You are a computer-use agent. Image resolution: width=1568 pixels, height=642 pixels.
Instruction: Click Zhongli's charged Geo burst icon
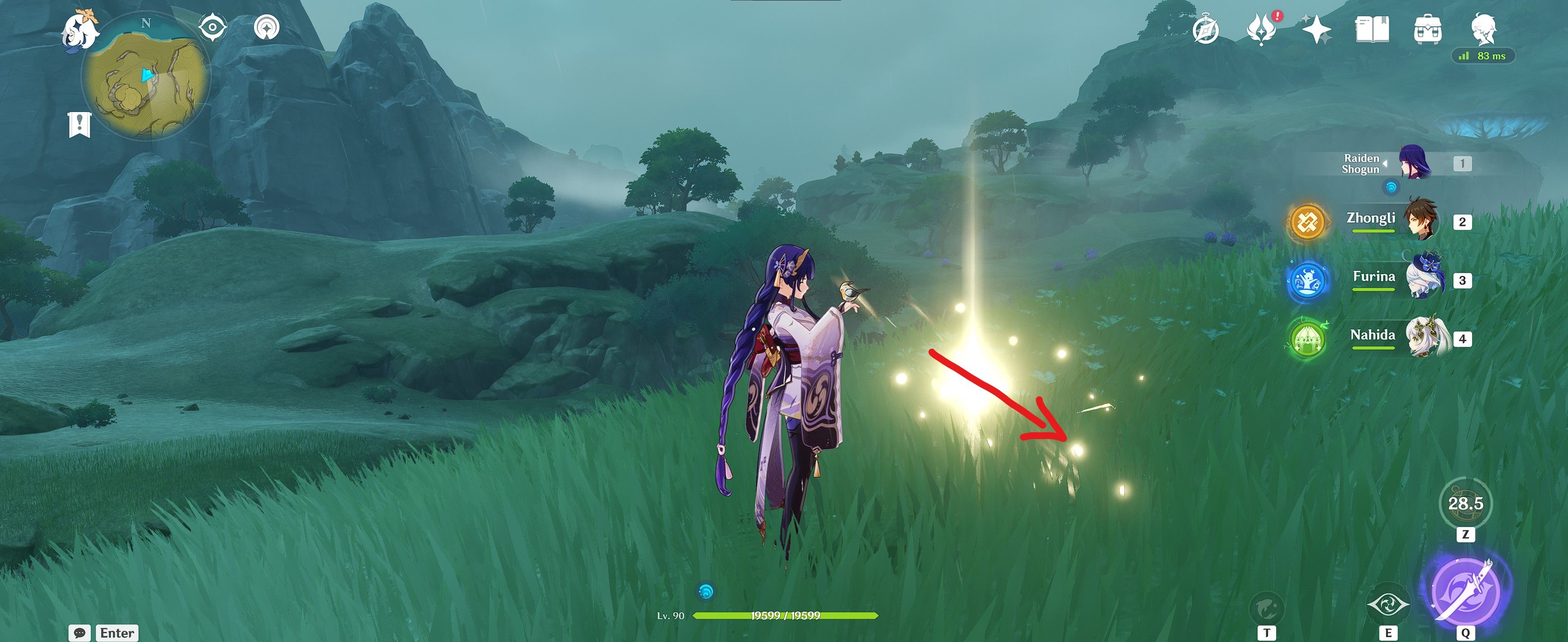coord(1308,223)
